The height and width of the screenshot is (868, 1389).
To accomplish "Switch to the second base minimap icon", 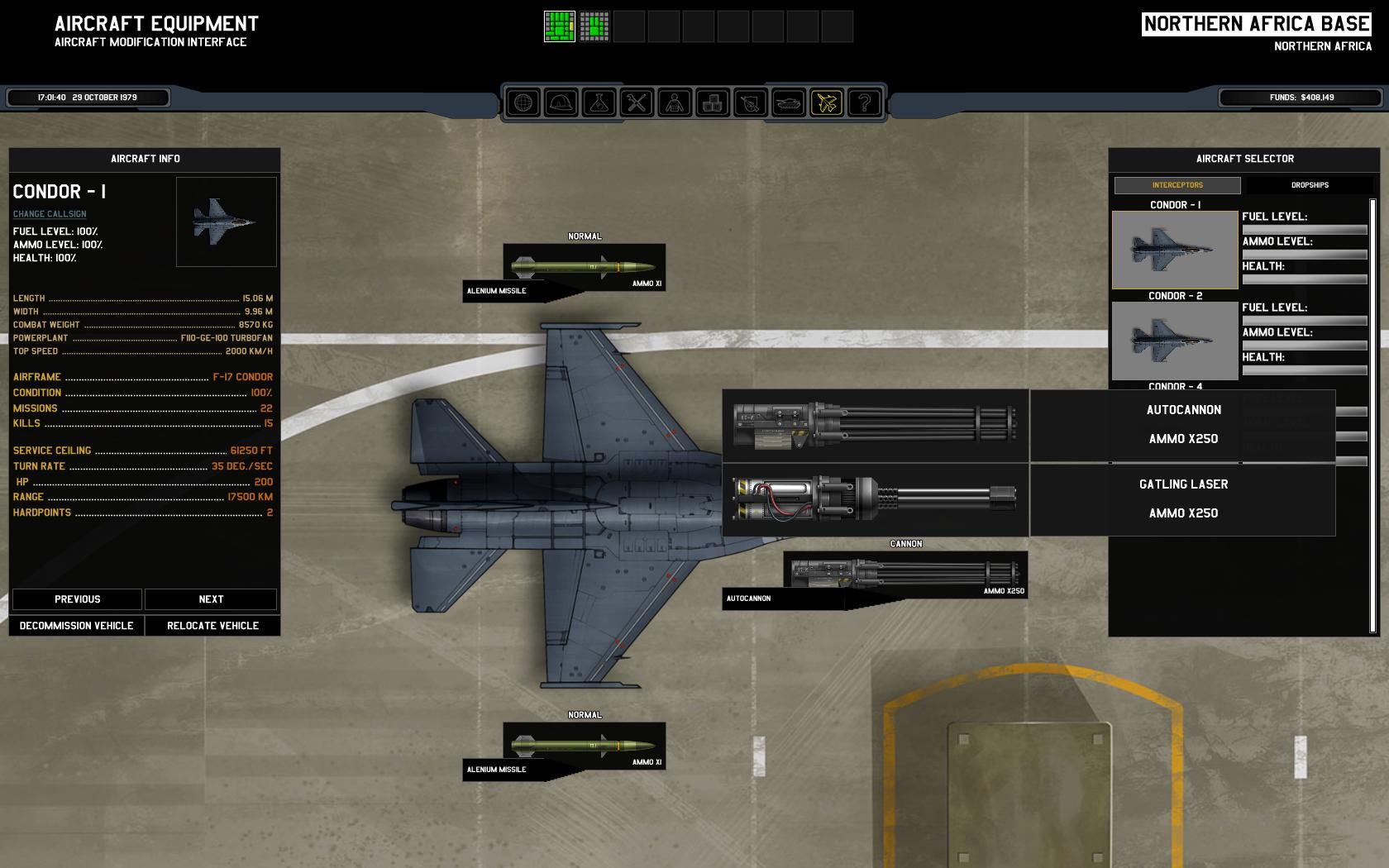I will coord(594,26).
